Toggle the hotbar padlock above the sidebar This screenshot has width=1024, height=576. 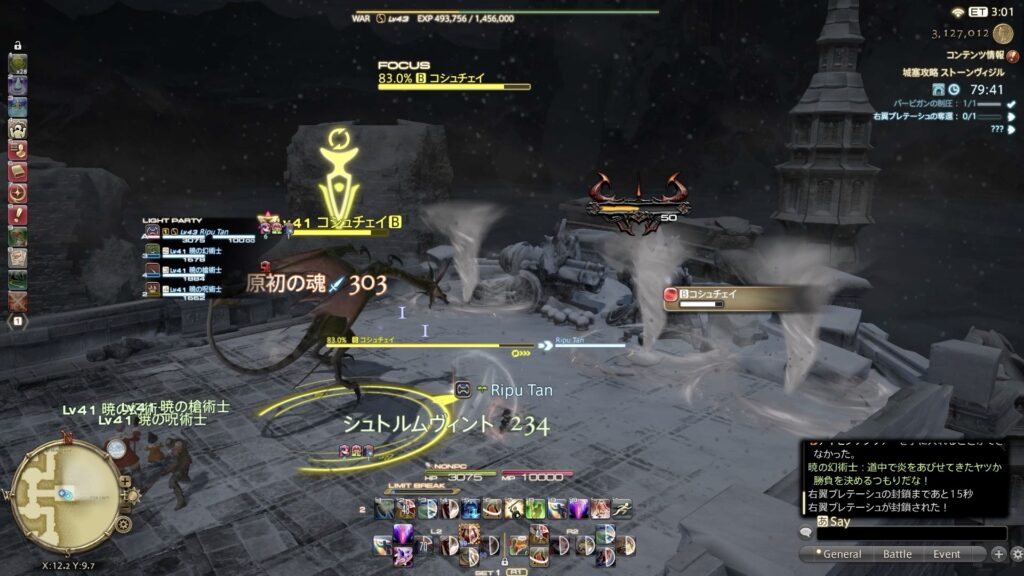coord(18,46)
